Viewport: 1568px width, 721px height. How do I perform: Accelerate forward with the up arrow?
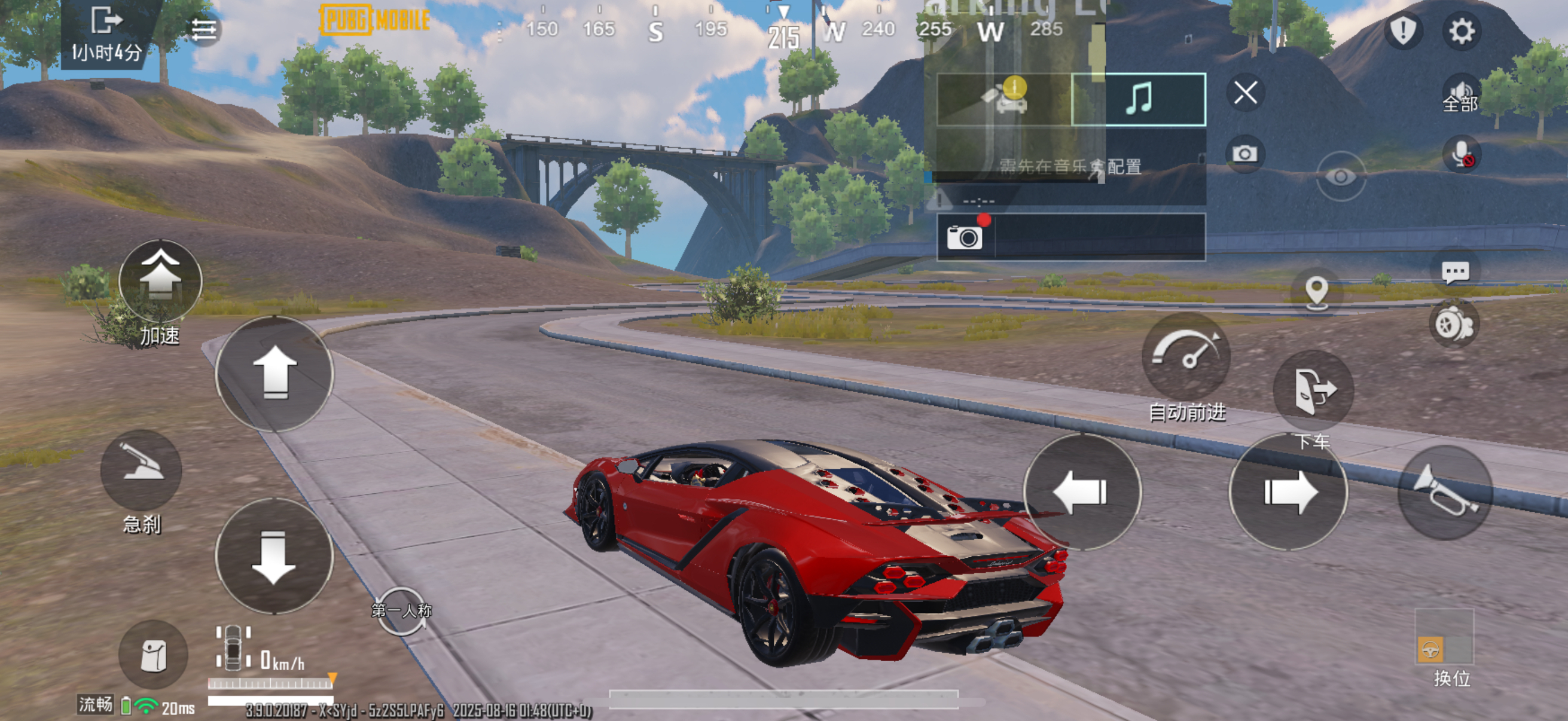coord(274,372)
